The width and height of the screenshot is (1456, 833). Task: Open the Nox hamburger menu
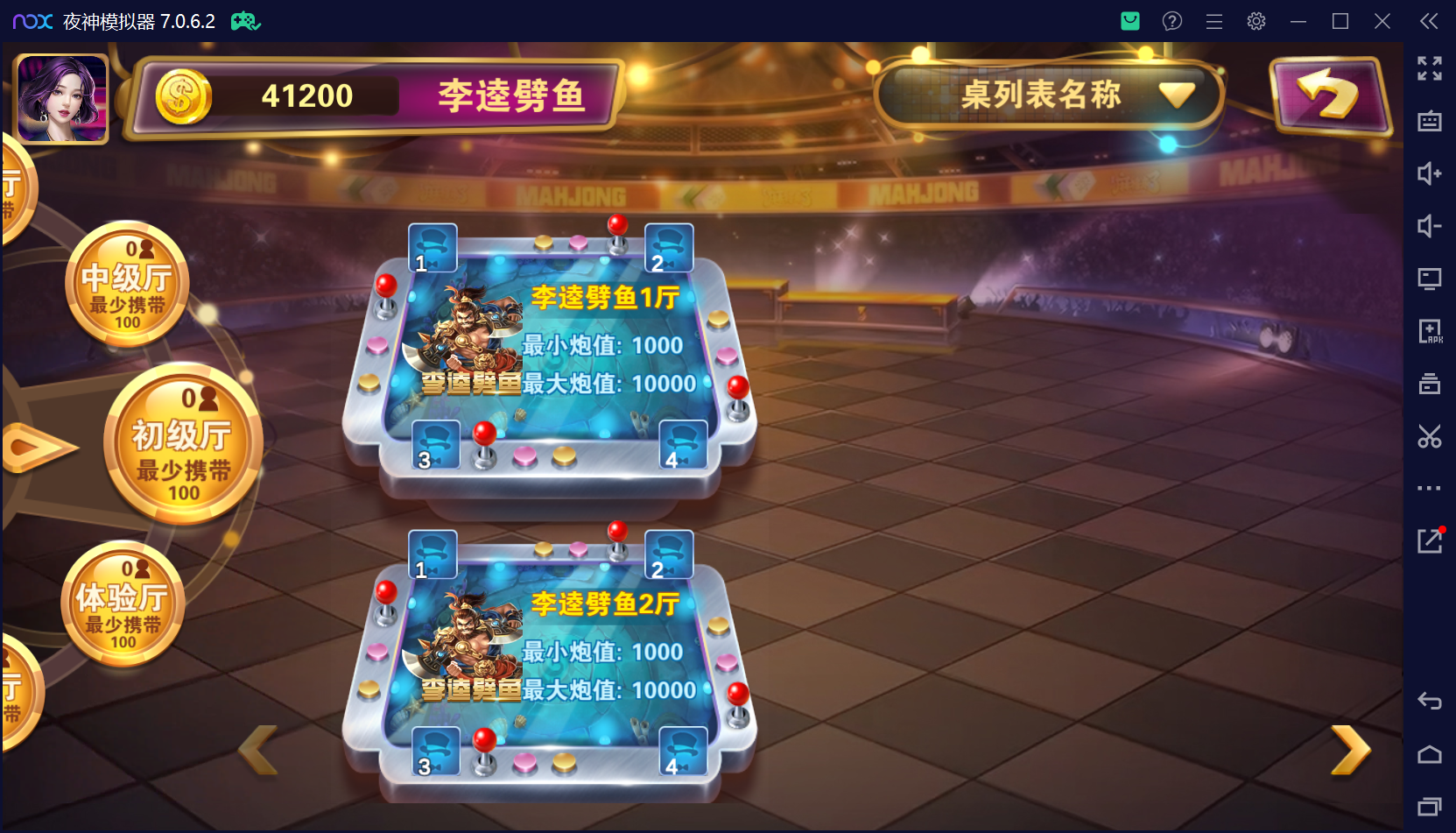tap(1214, 21)
